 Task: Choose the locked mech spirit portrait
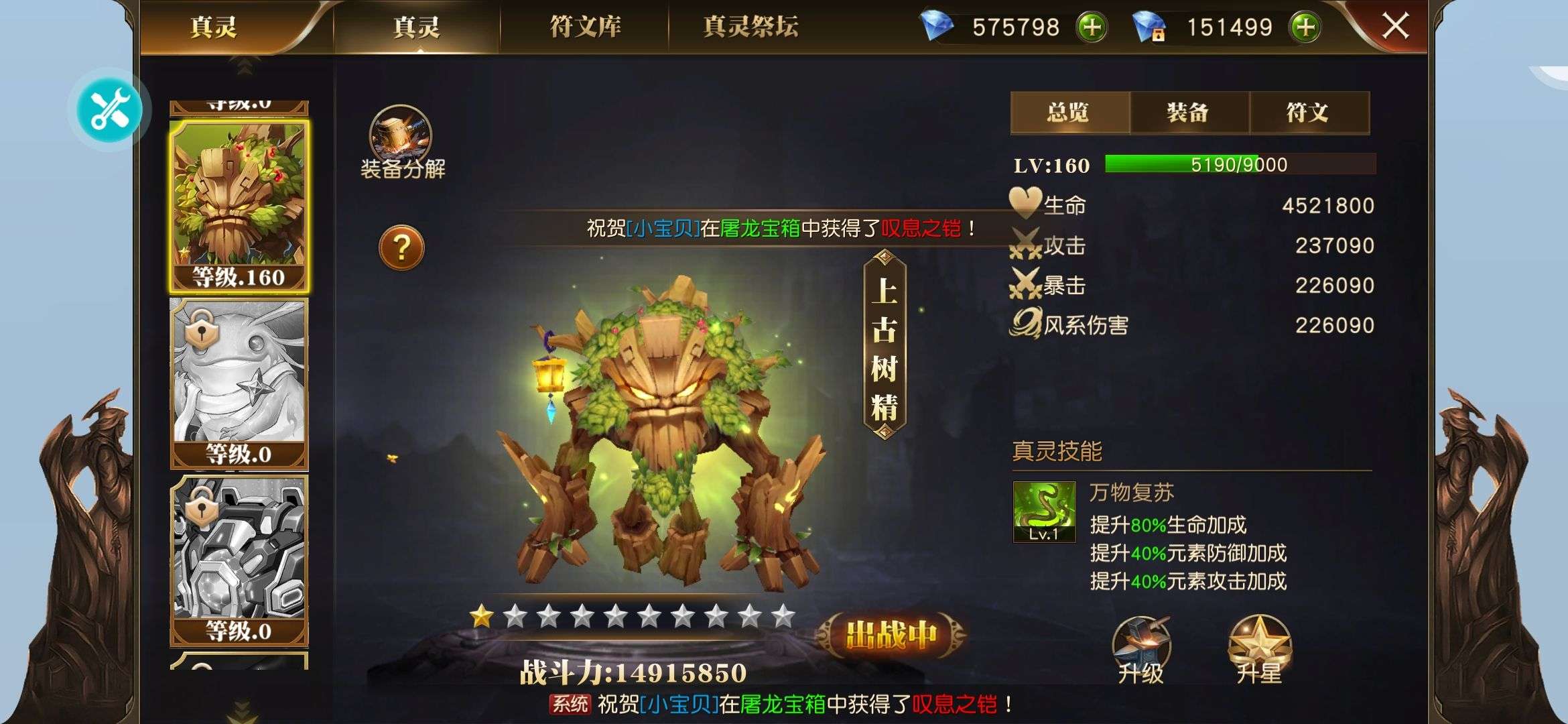coord(239,560)
